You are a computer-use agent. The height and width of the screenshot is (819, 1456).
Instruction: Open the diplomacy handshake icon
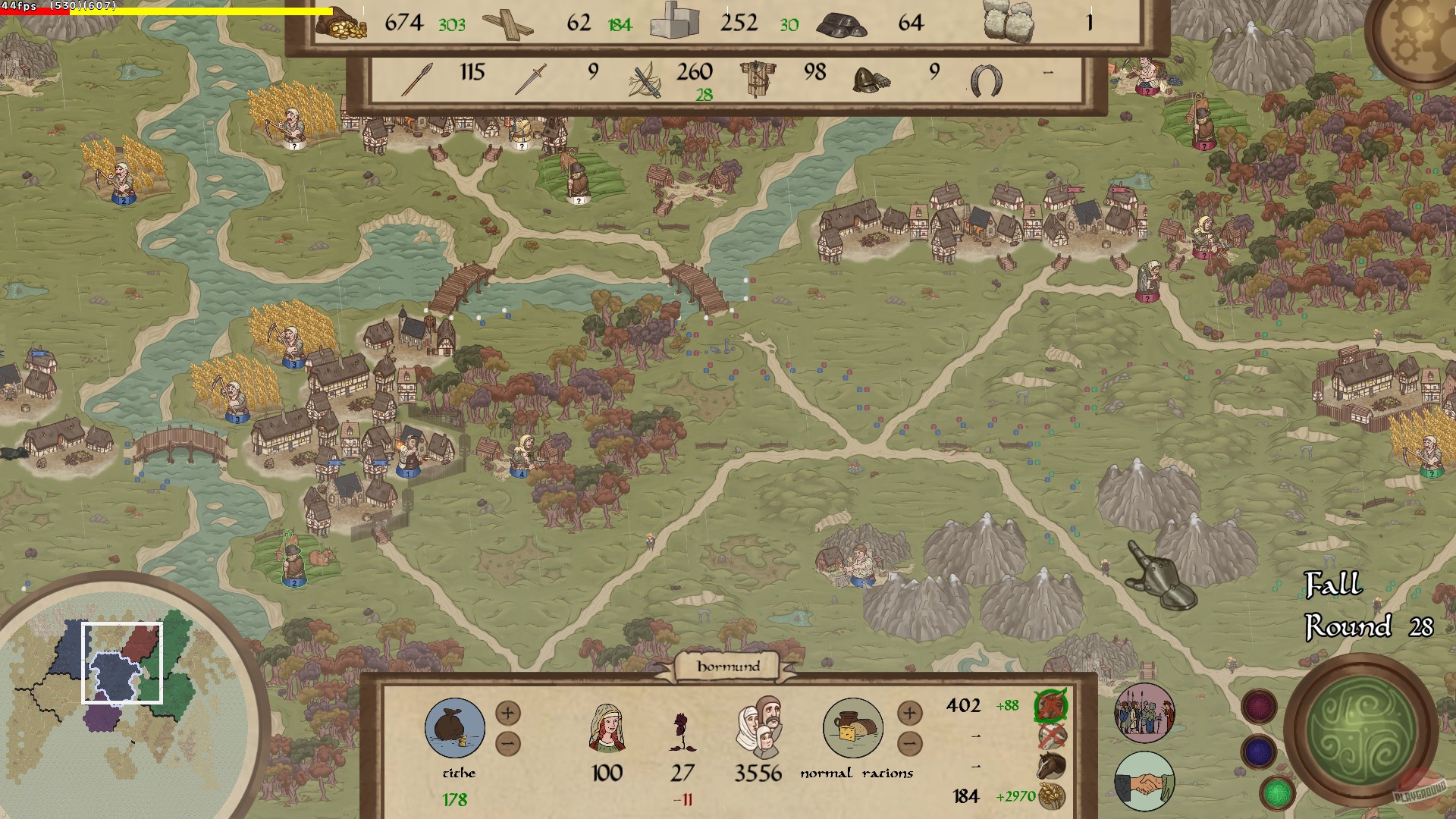coord(1144,783)
